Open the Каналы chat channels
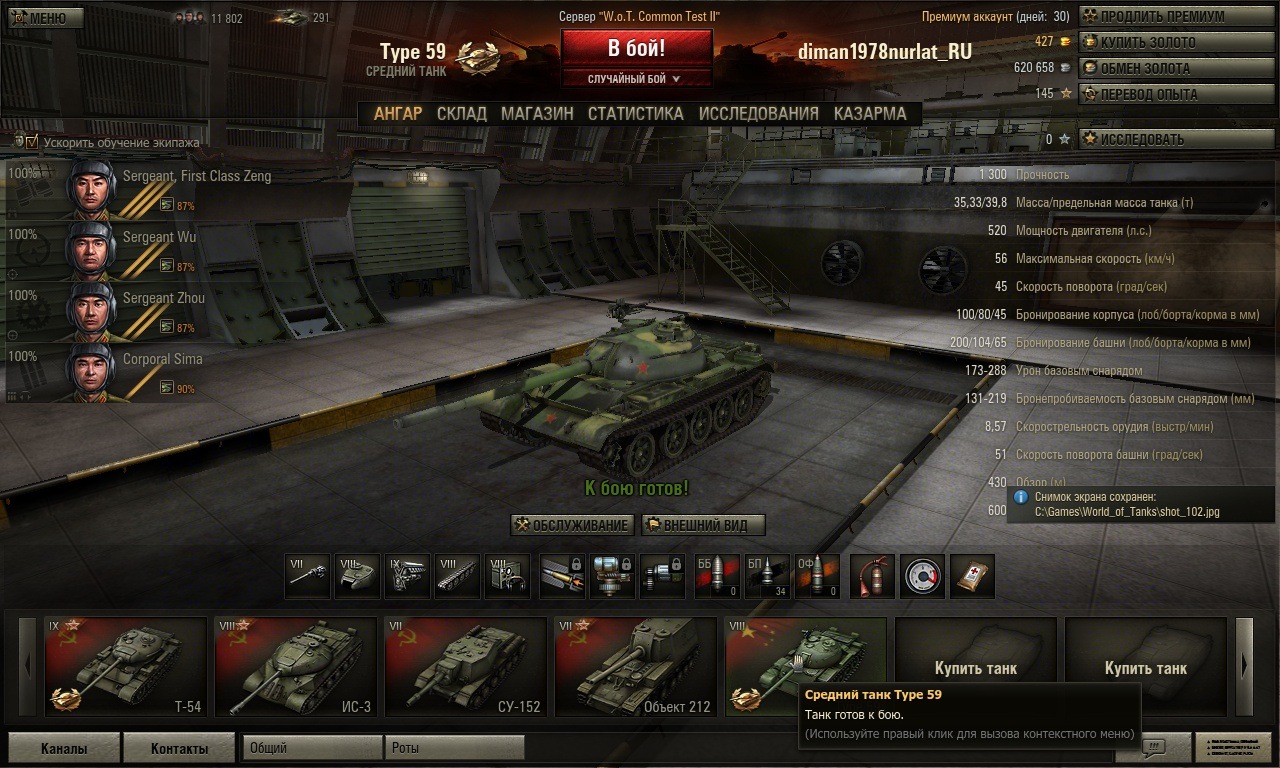1280x768 pixels. tap(64, 748)
